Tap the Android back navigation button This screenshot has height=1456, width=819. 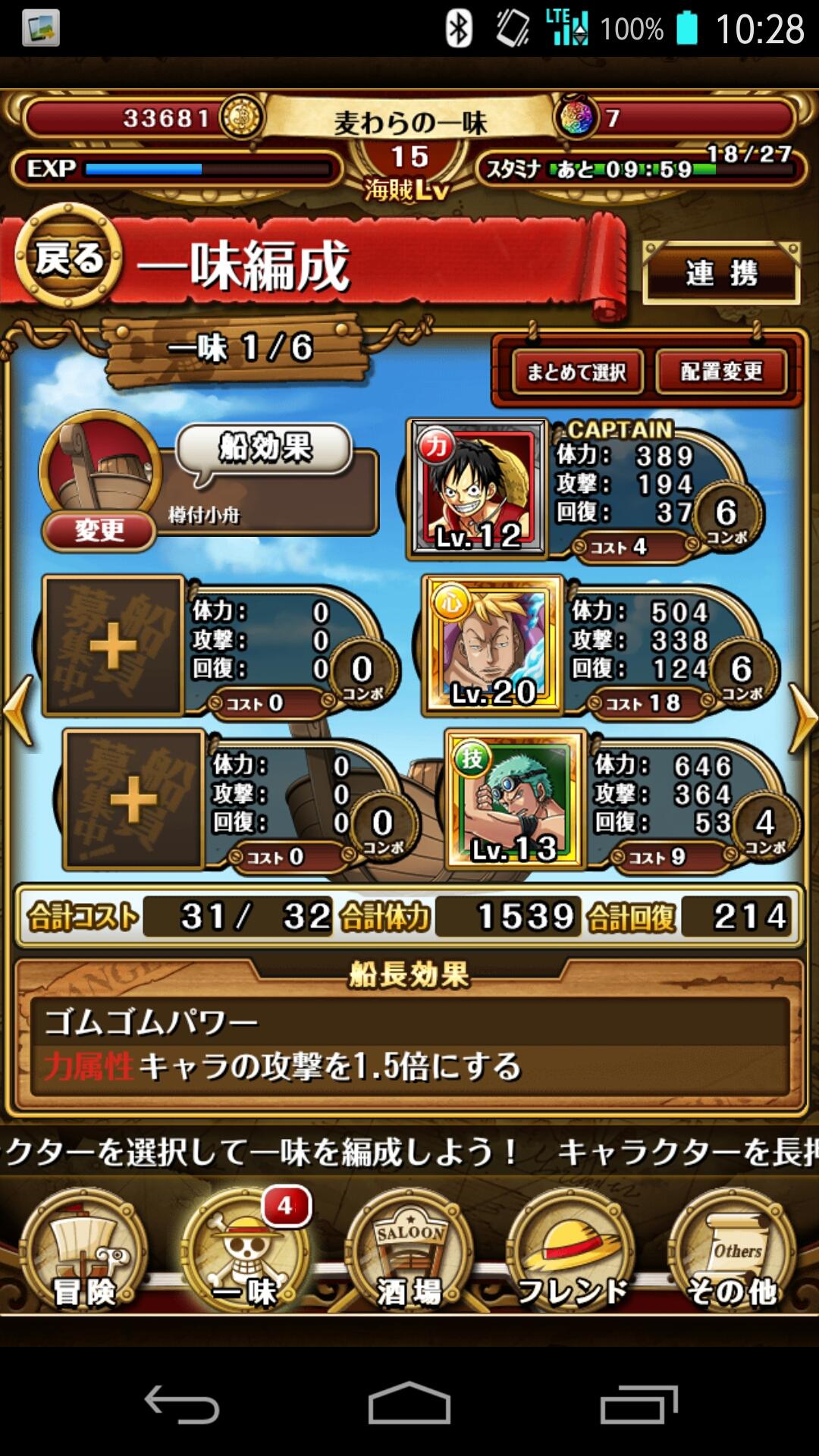click(182, 1404)
